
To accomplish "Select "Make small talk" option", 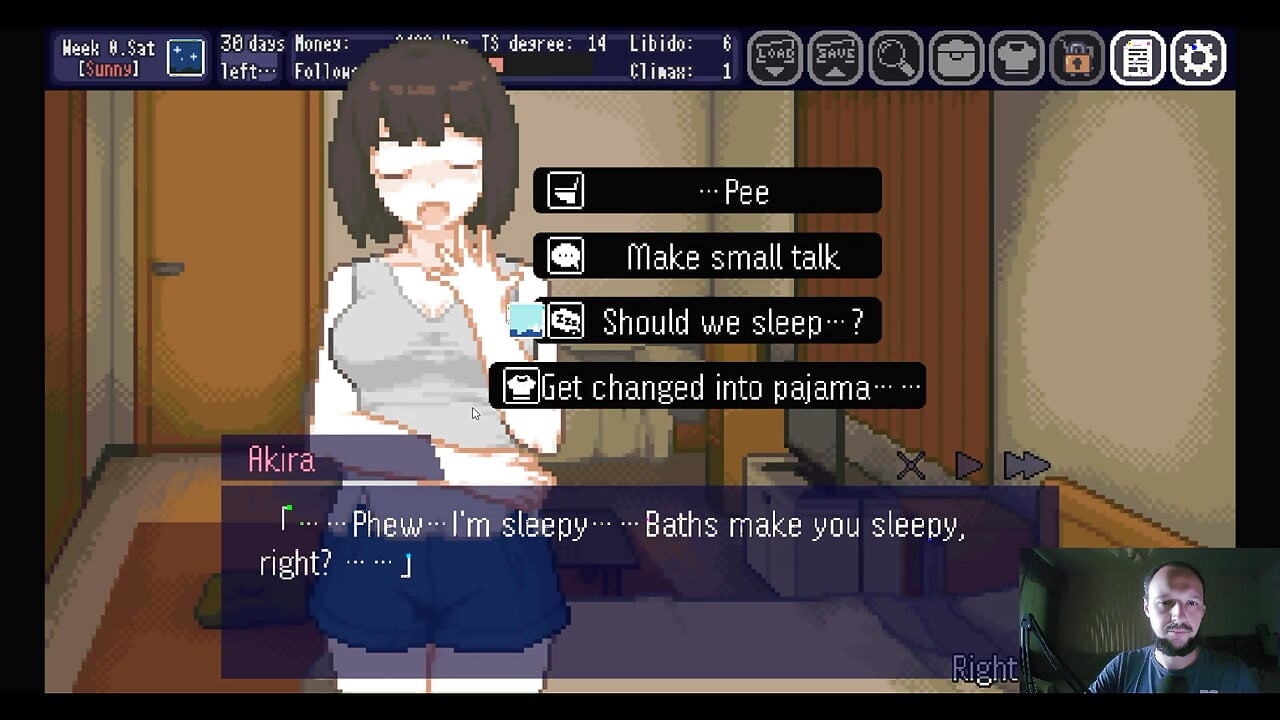I will tap(707, 257).
